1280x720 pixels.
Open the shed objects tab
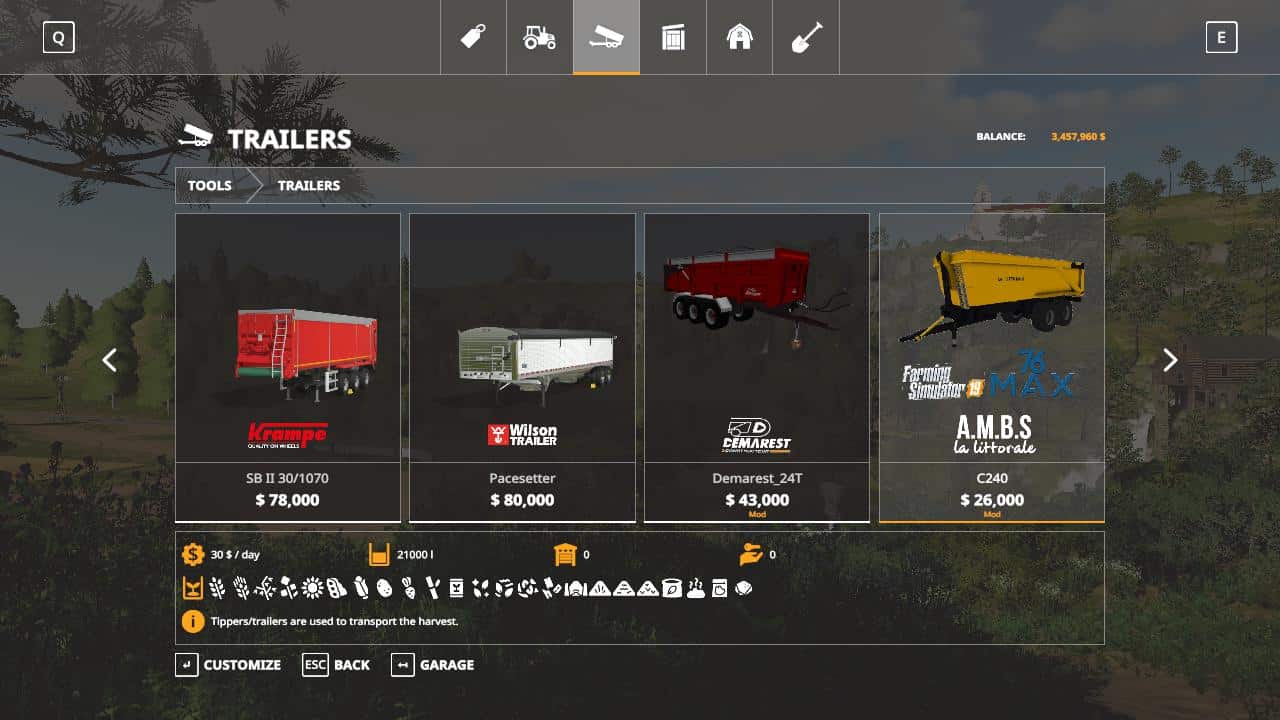(673, 38)
